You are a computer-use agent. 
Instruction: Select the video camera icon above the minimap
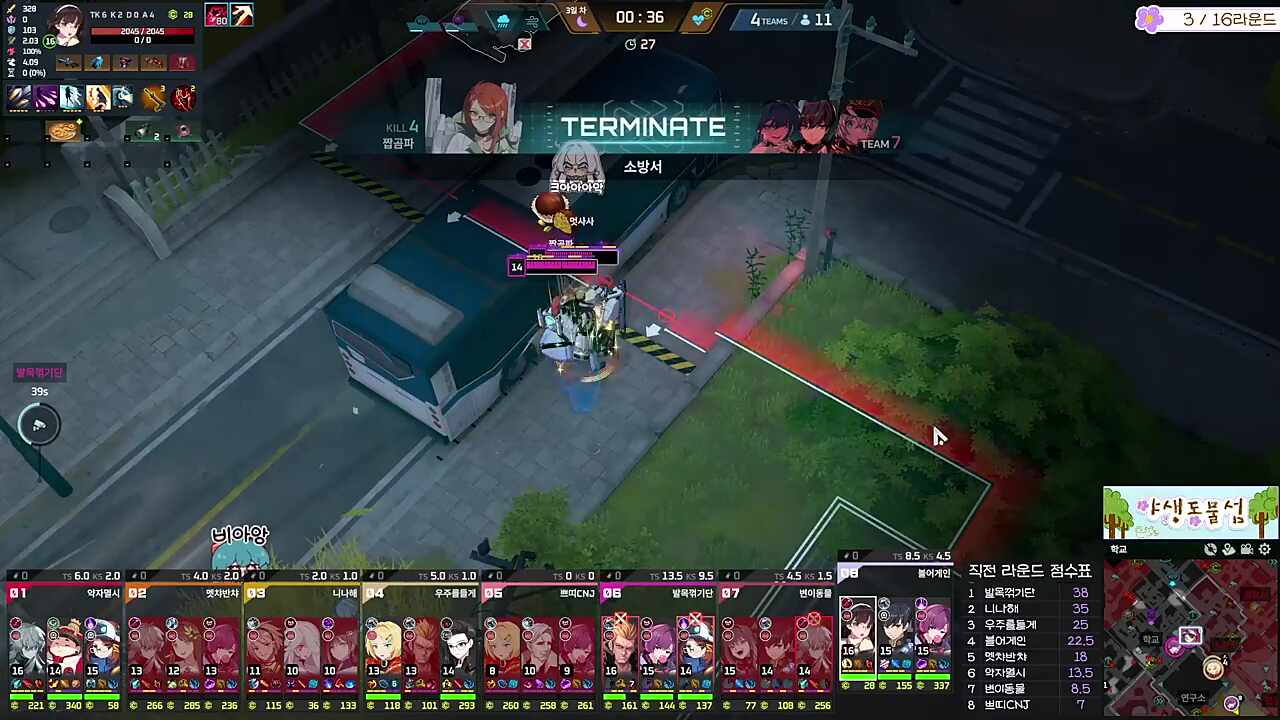coord(1247,550)
